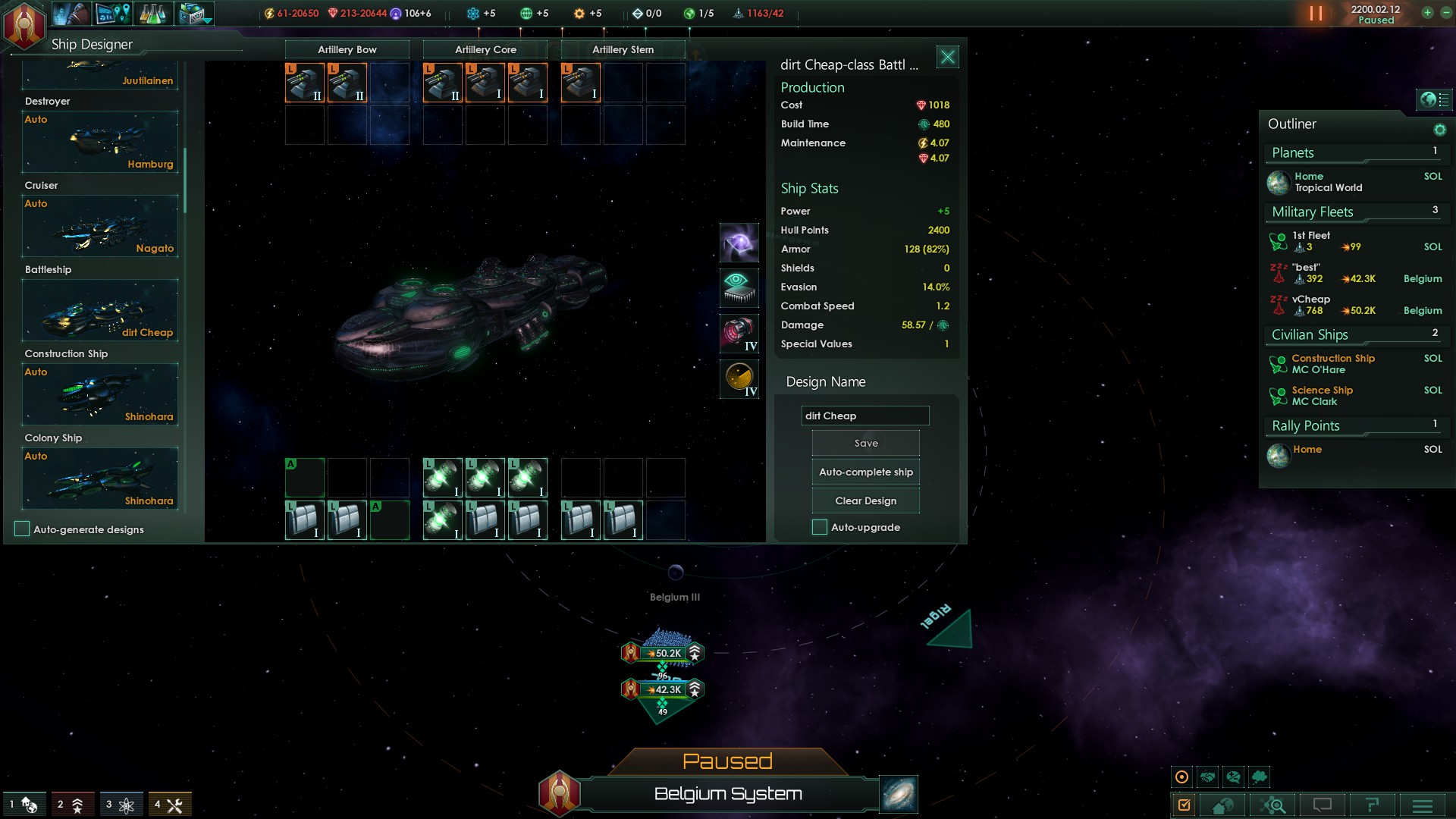Save the dirt Cheap design
Image resolution: width=1456 pixels, height=819 pixels.
tap(865, 444)
